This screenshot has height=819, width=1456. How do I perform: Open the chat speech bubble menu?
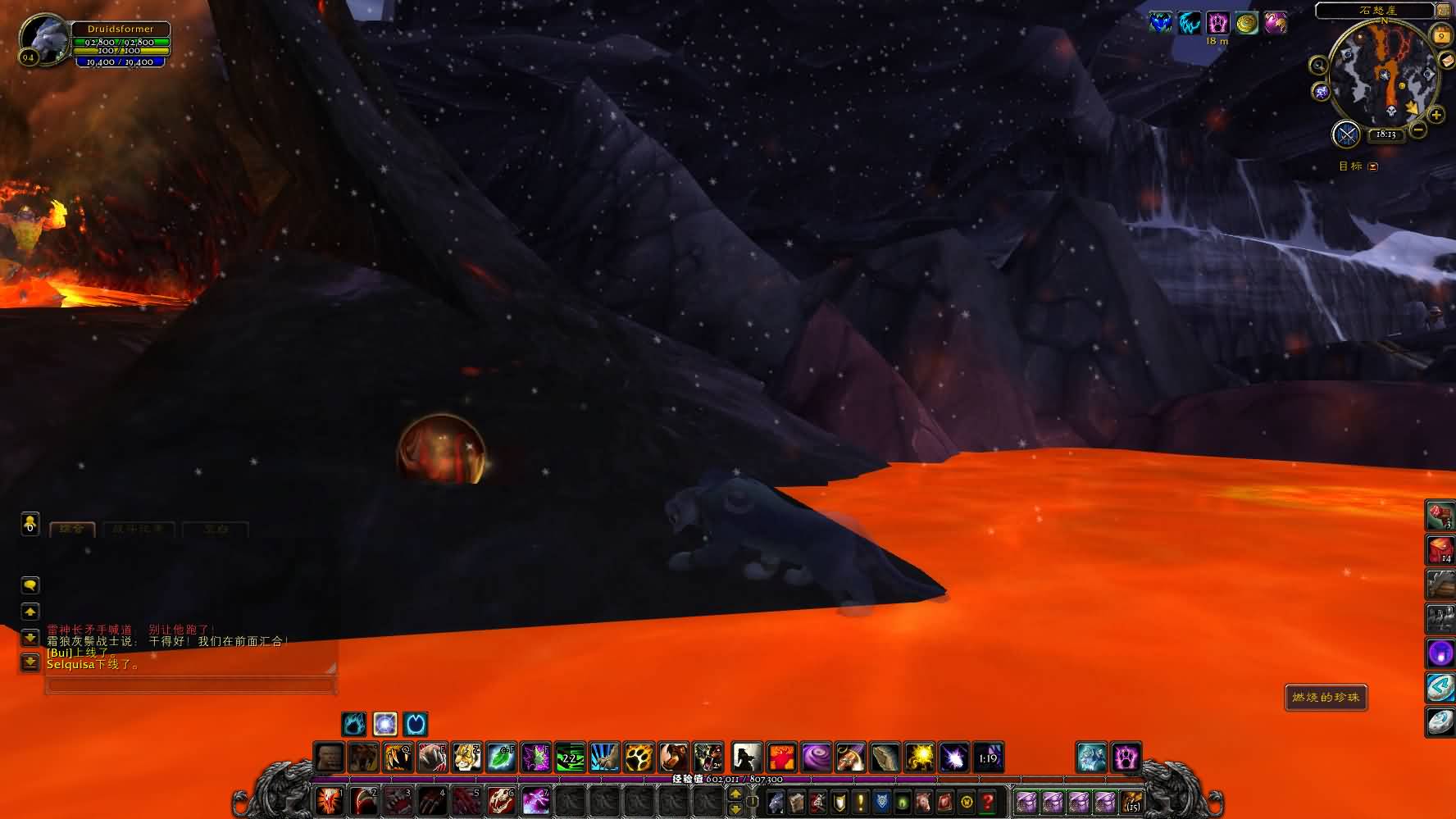(x=30, y=585)
